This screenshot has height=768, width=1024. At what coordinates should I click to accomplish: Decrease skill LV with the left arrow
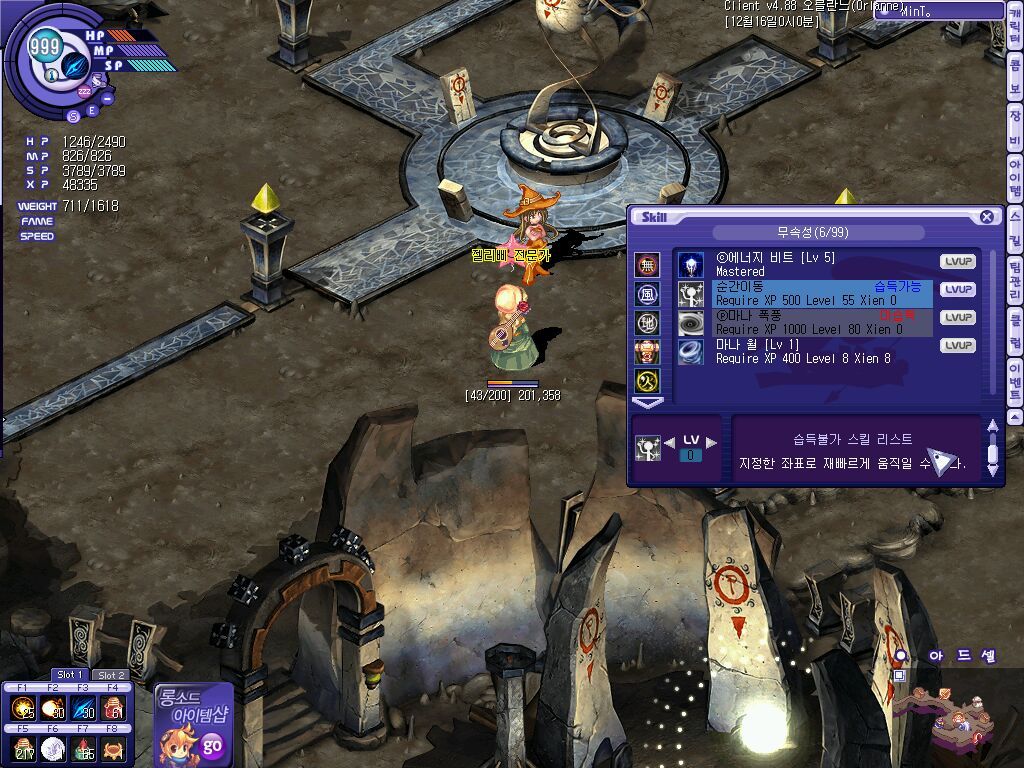[669, 443]
